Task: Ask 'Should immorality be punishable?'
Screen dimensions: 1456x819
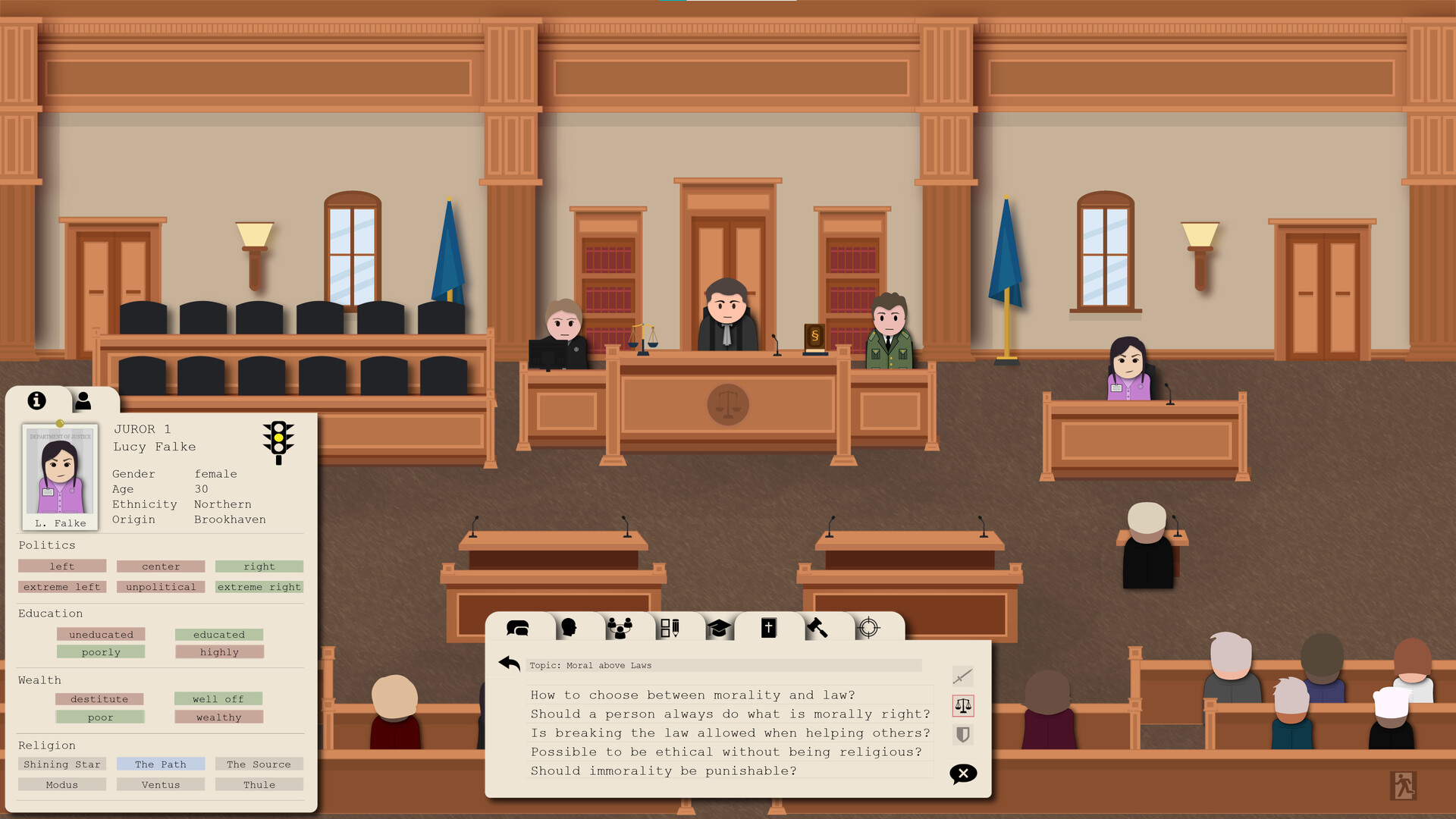Action: tap(663, 770)
